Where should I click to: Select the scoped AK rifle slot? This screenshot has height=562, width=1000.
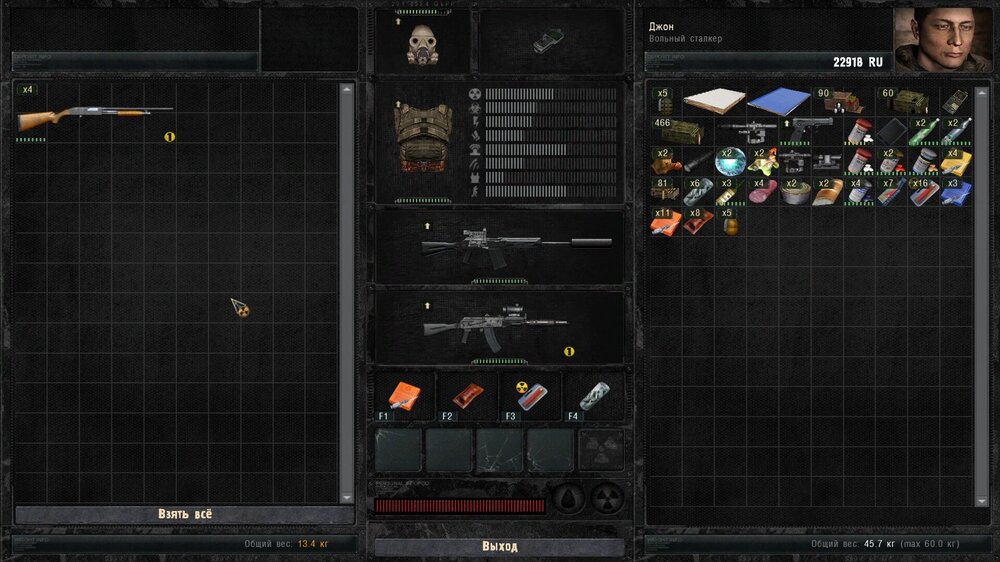[498, 324]
